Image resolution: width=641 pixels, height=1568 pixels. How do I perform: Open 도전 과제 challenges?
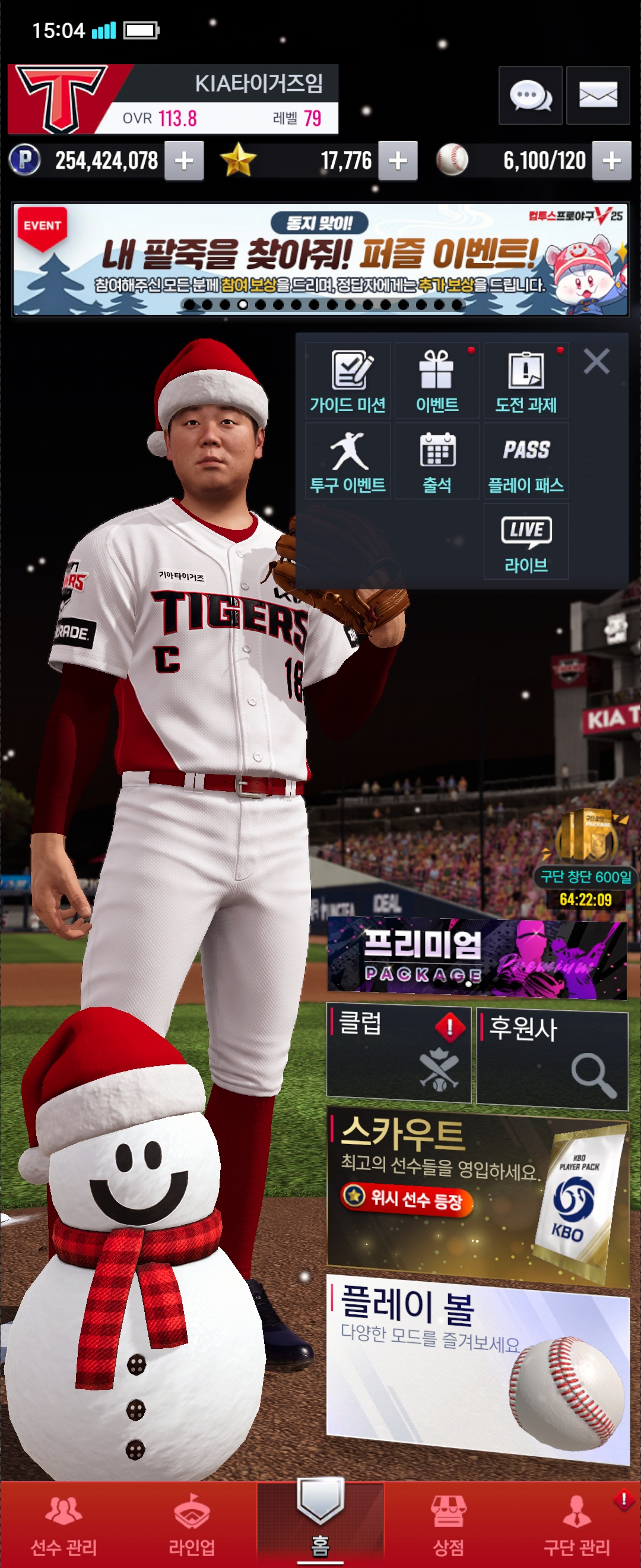(526, 381)
